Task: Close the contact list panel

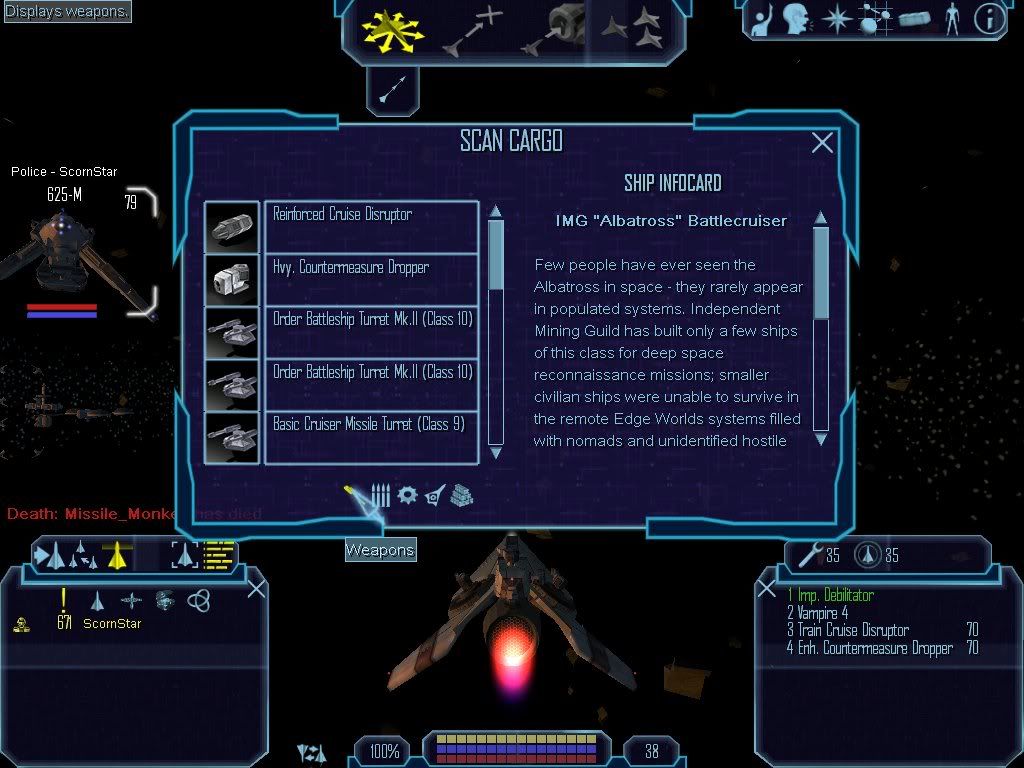Action: (x=256, y=588)
